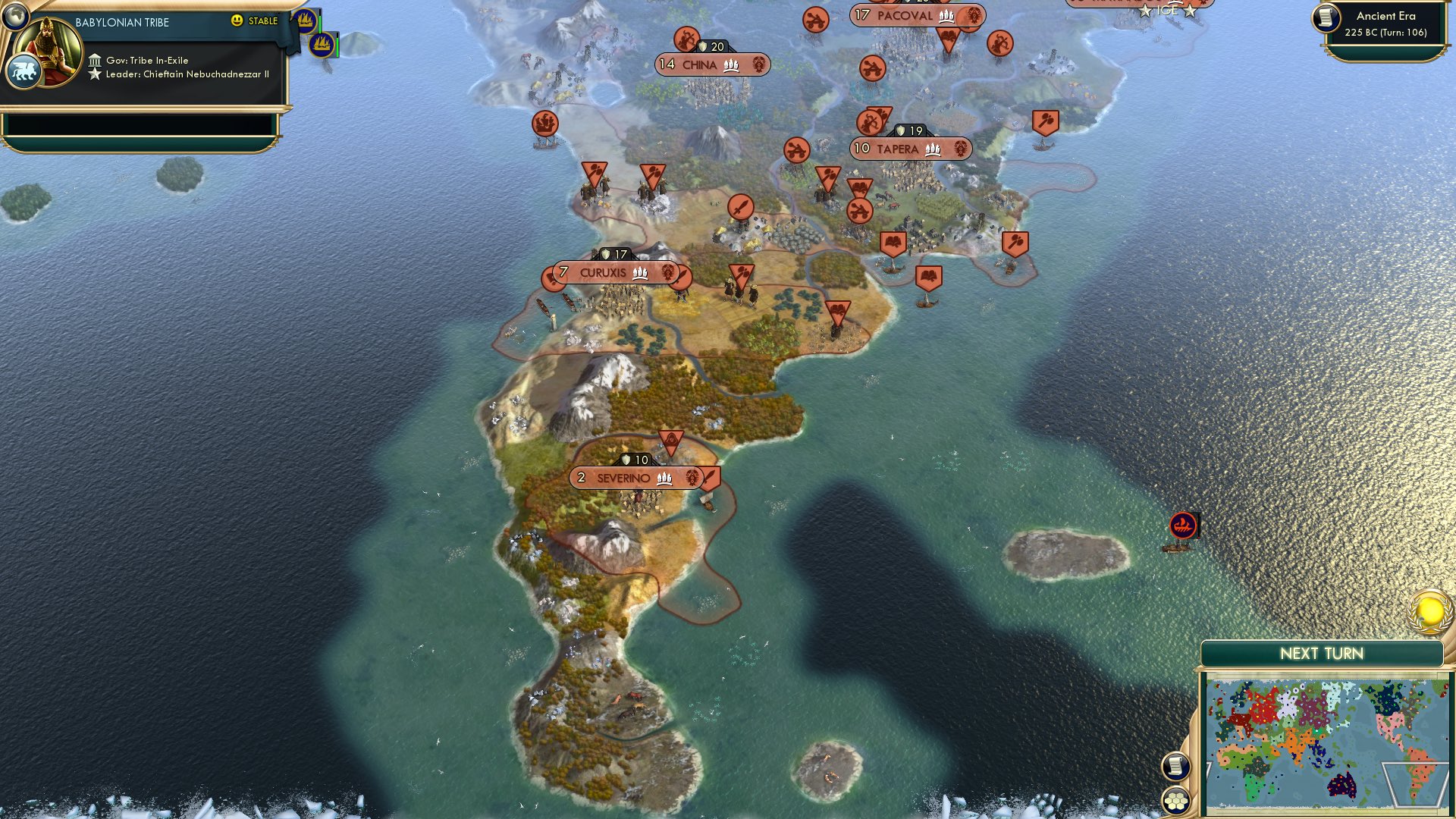Image resolution: width=1456 pixels, height=819 pixels.
Task: Open the Pacoval city banner
Action: pos(907,15)
